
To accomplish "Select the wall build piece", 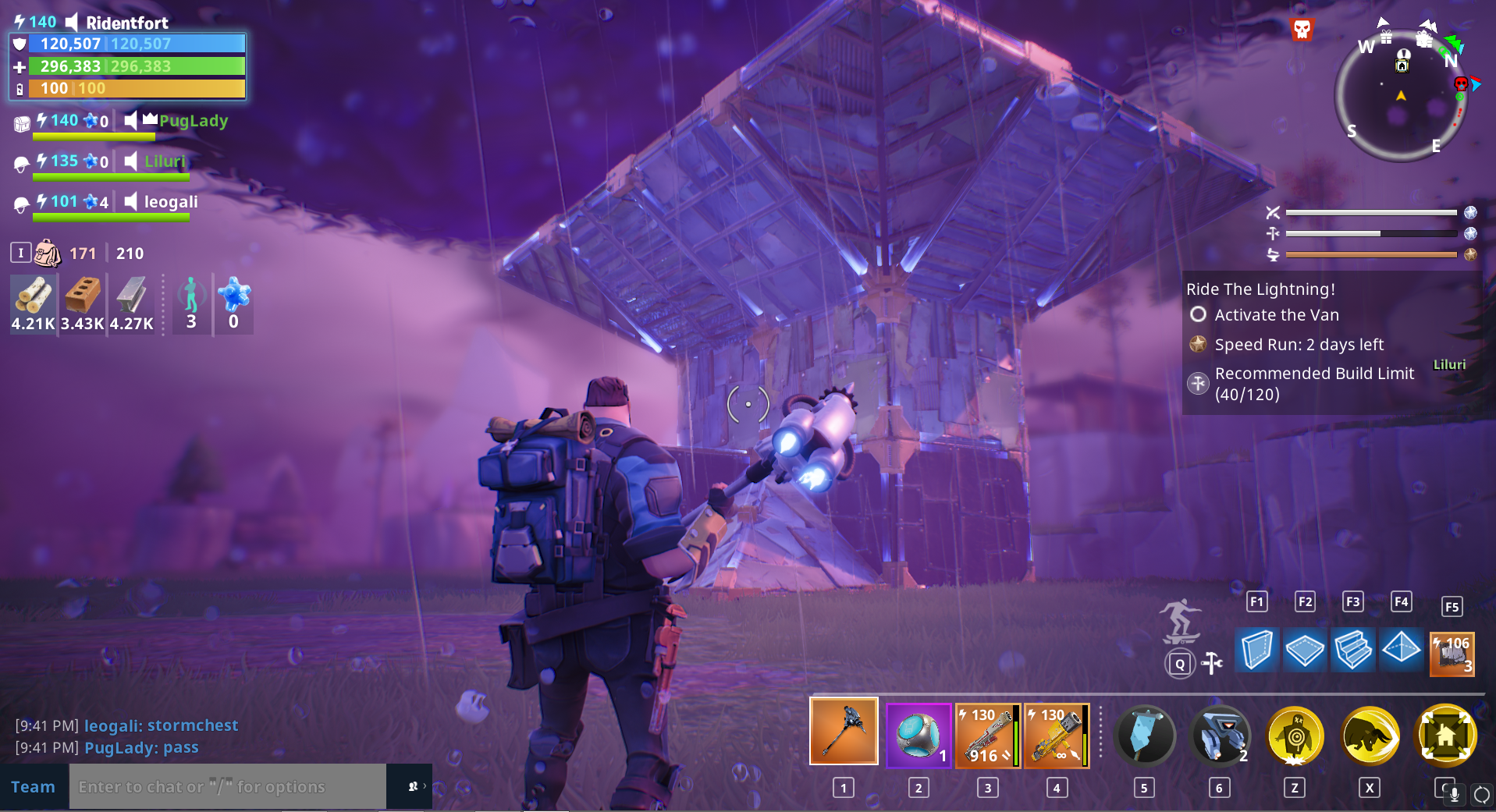I will coord(1257,650).
